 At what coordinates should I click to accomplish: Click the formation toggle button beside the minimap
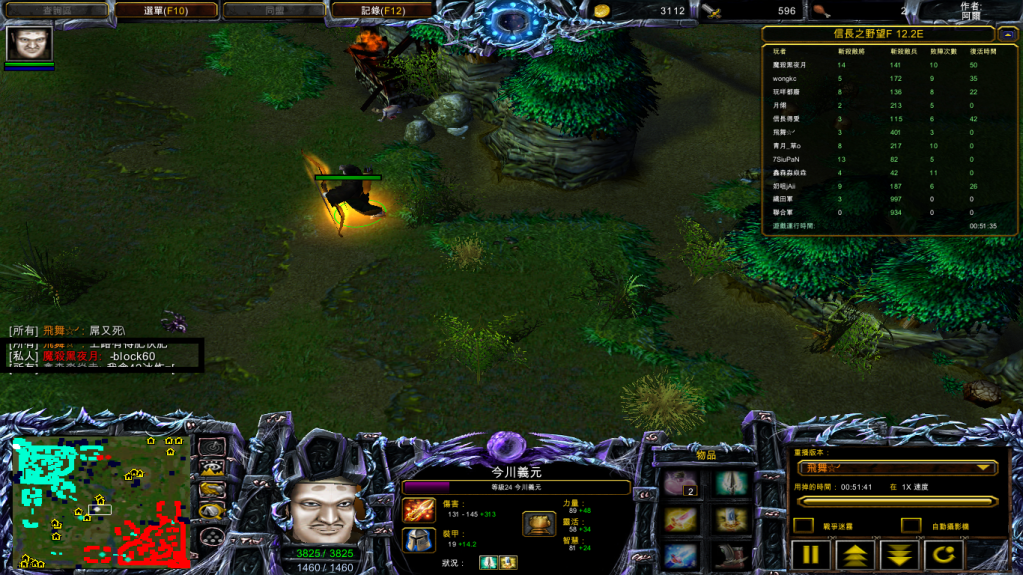211,535
